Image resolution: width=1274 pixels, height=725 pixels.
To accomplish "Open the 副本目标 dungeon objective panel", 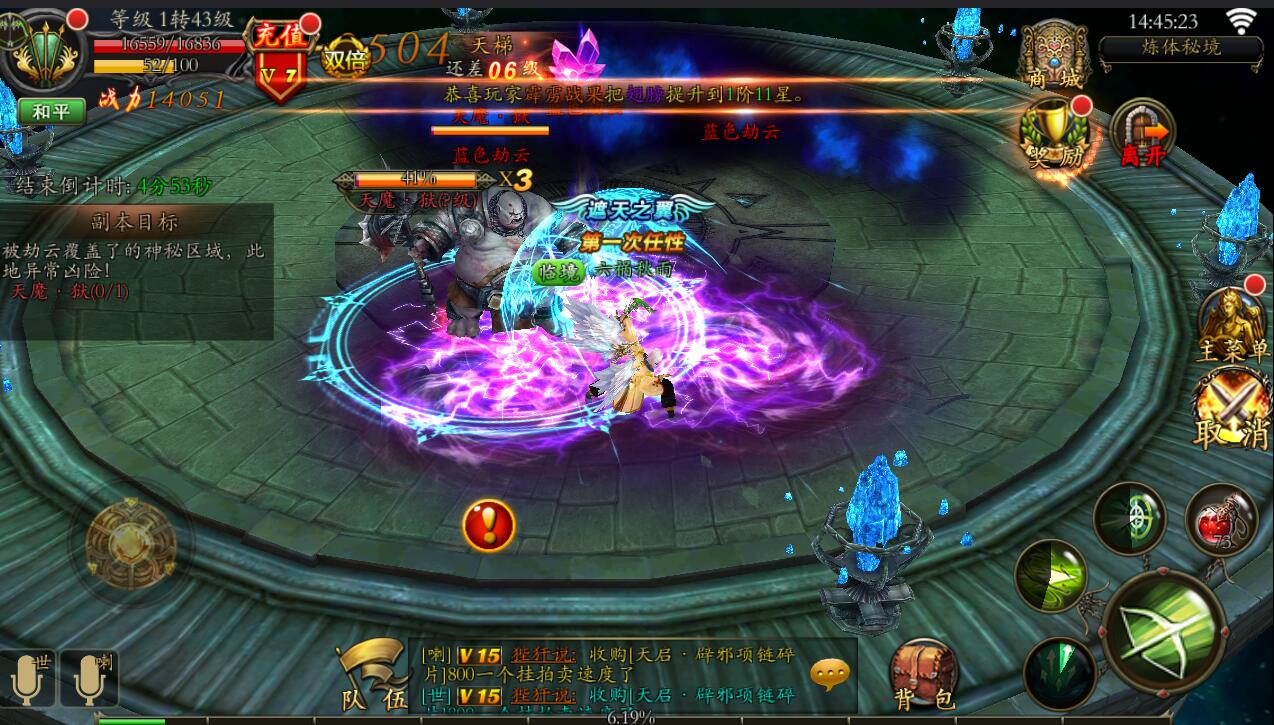I will click(137, 222).
